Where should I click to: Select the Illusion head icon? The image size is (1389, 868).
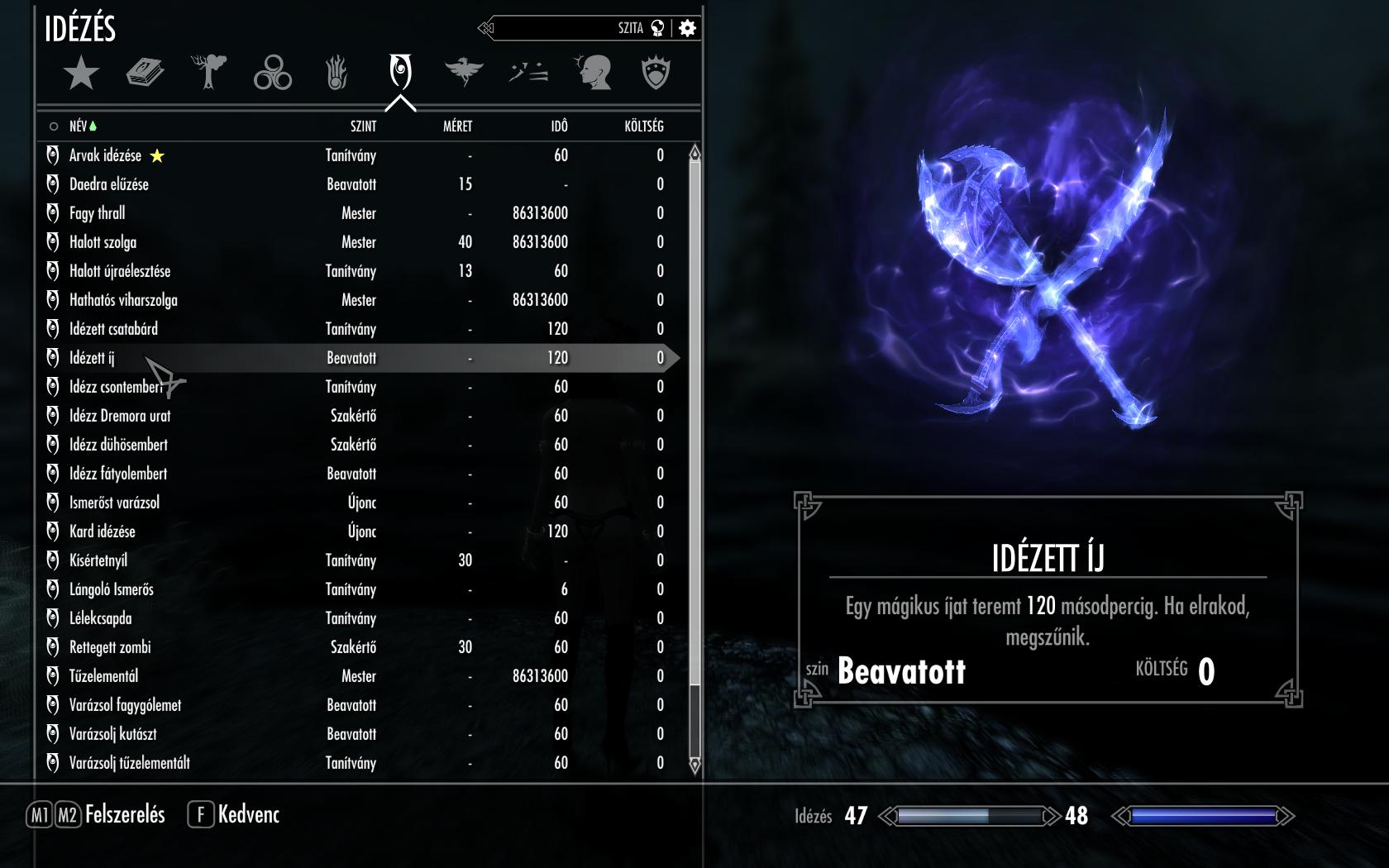pyautogui.click(x=594, y=72)
